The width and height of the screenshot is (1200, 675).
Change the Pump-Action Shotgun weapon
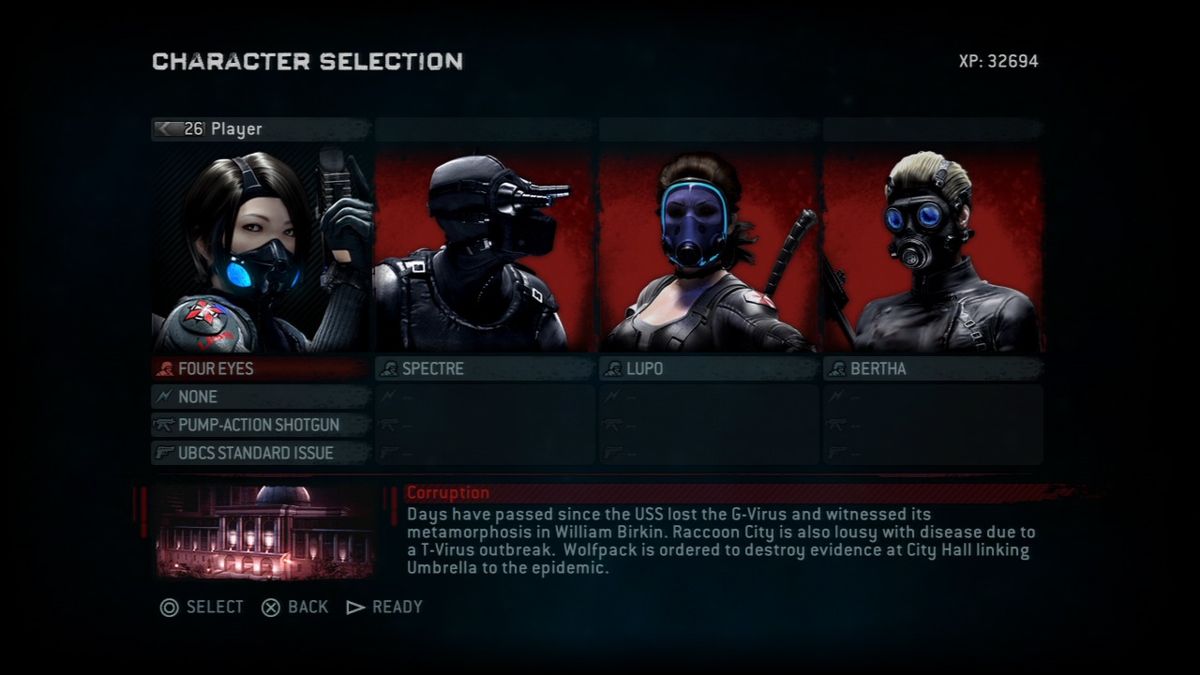pyautogui.click(x=260, y=425)
